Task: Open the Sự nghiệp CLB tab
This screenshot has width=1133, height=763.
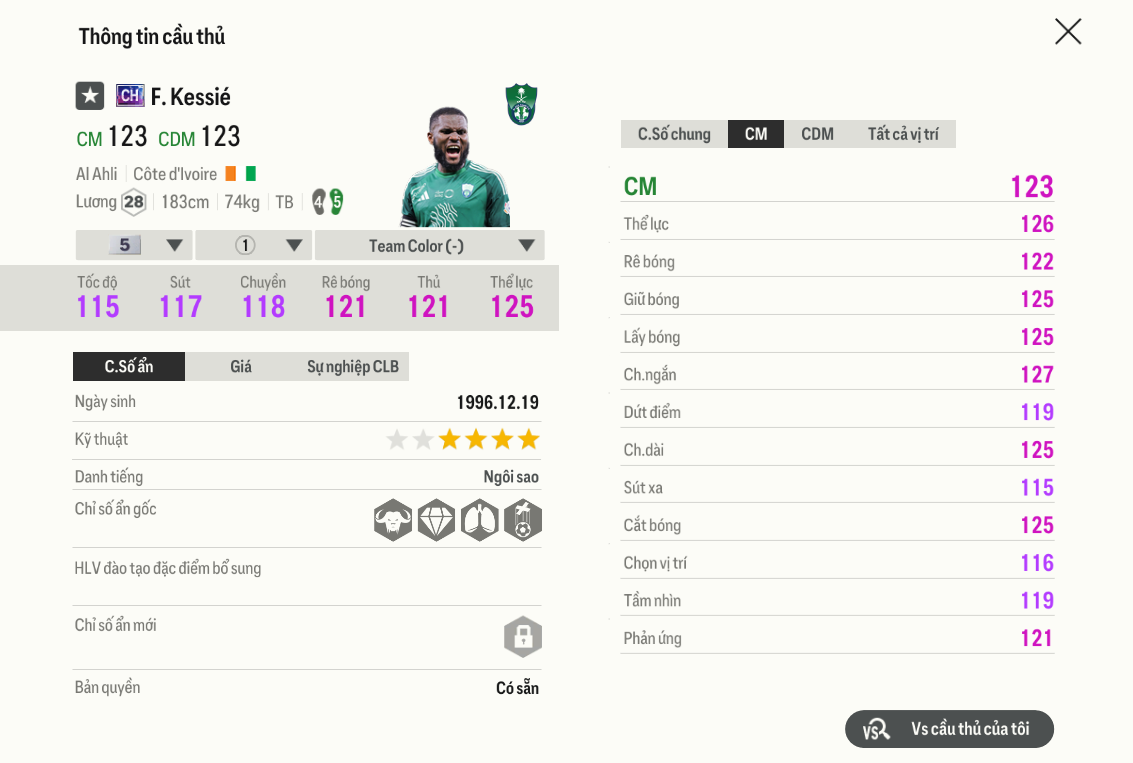Action: pos(352,367)
